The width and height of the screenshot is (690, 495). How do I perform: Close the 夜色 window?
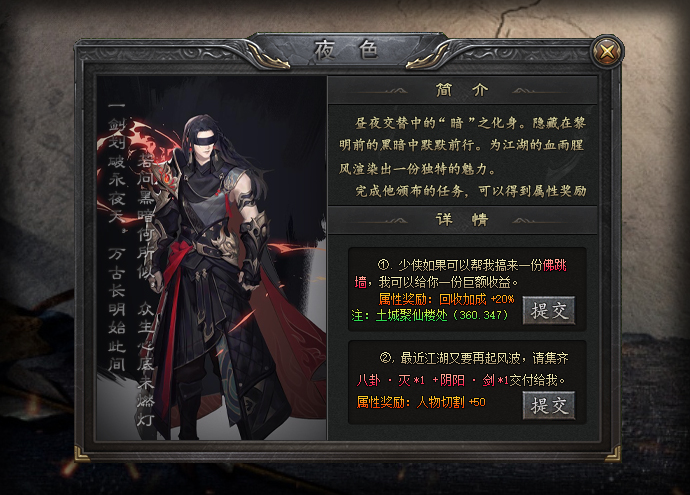tap(607, 50)
